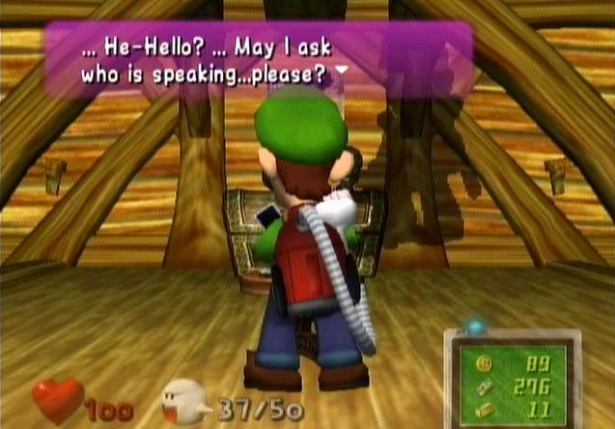Click the purple dialogue text box
Screen dimensions: 615x429
pos(258,60)
